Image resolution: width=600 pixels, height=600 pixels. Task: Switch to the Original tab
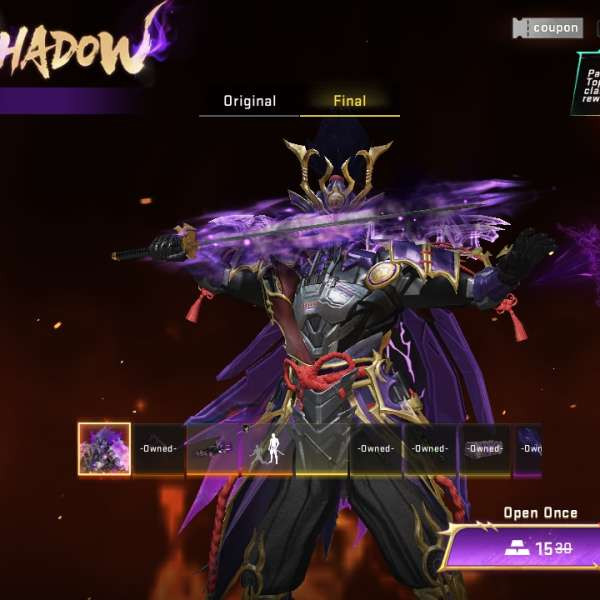(249, 101)
